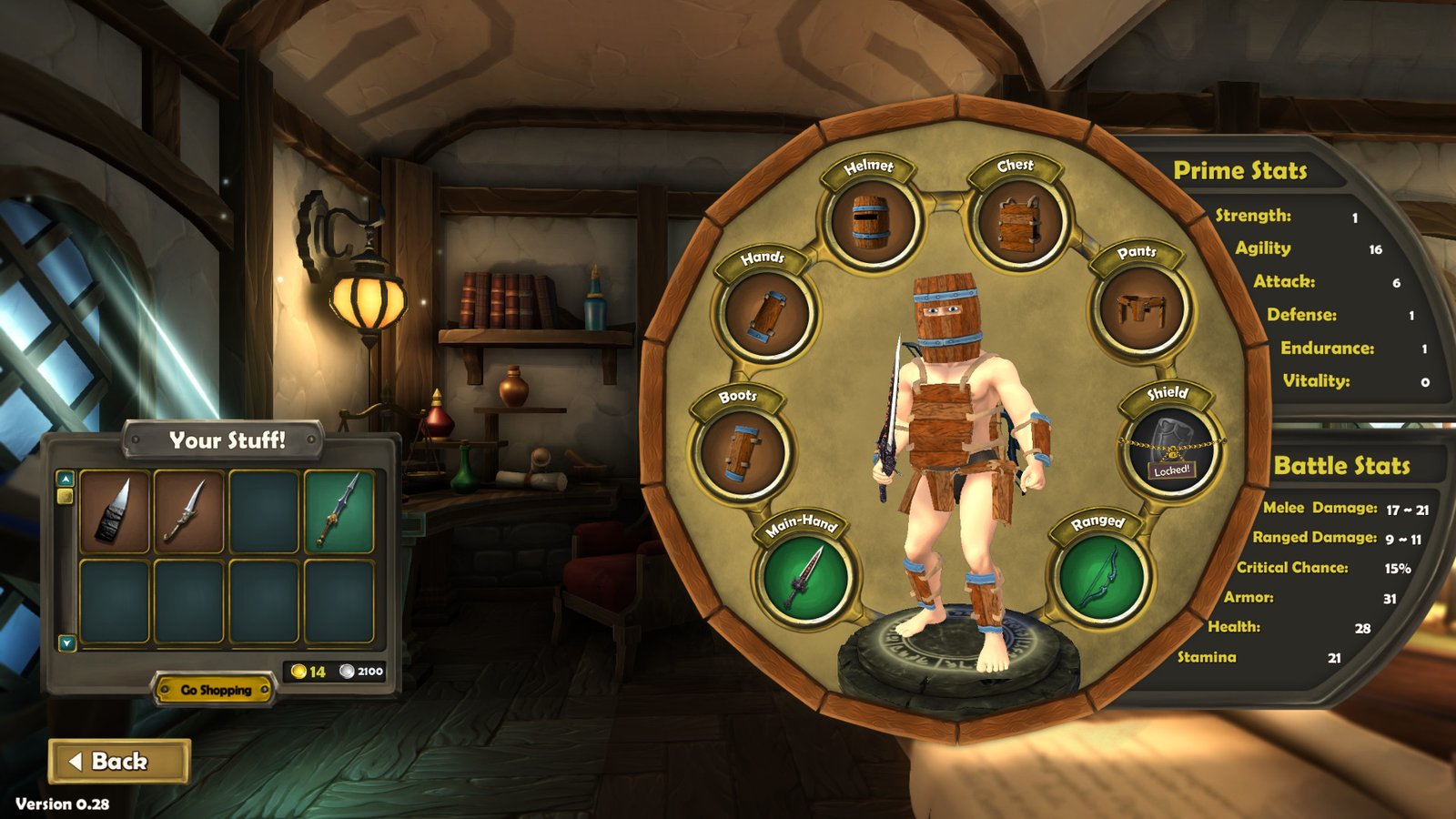
Task: Select the Boots equipment slot
Action: click(x=742, y=450)
